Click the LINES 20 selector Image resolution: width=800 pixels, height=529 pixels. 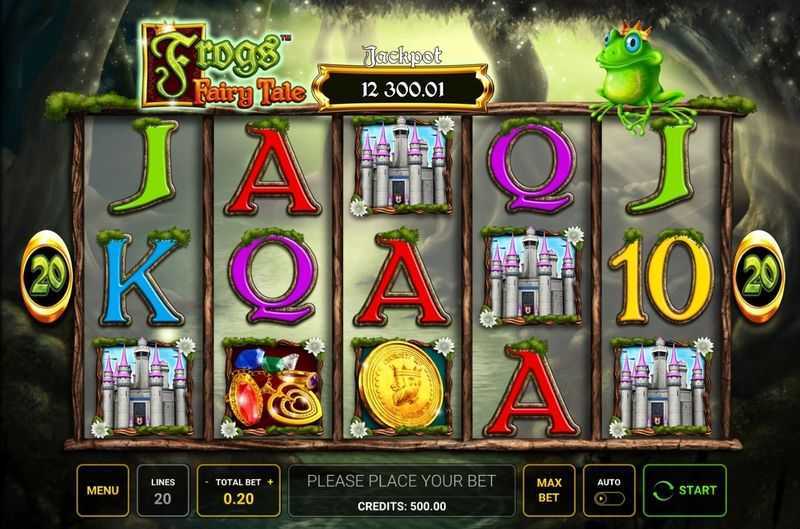coord(163,490)
